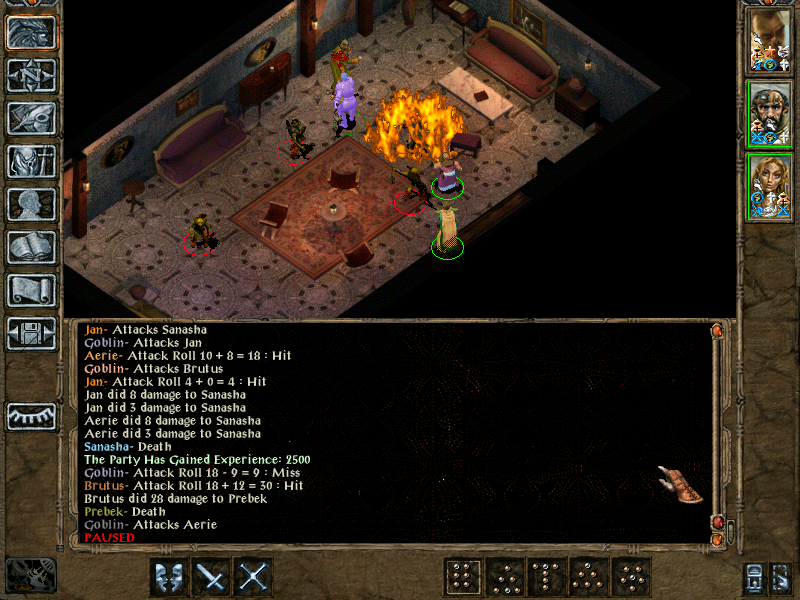Viewport: 800px width, 600px height.
Task: Toggle the party AI button at bottom right
Action: pyautogui.click(x=783, y=577)
